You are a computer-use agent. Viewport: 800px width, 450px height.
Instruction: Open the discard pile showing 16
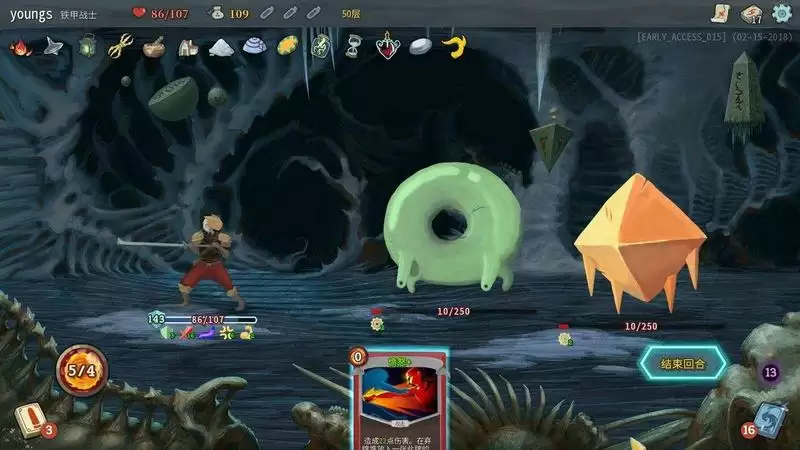click(770, 421)
